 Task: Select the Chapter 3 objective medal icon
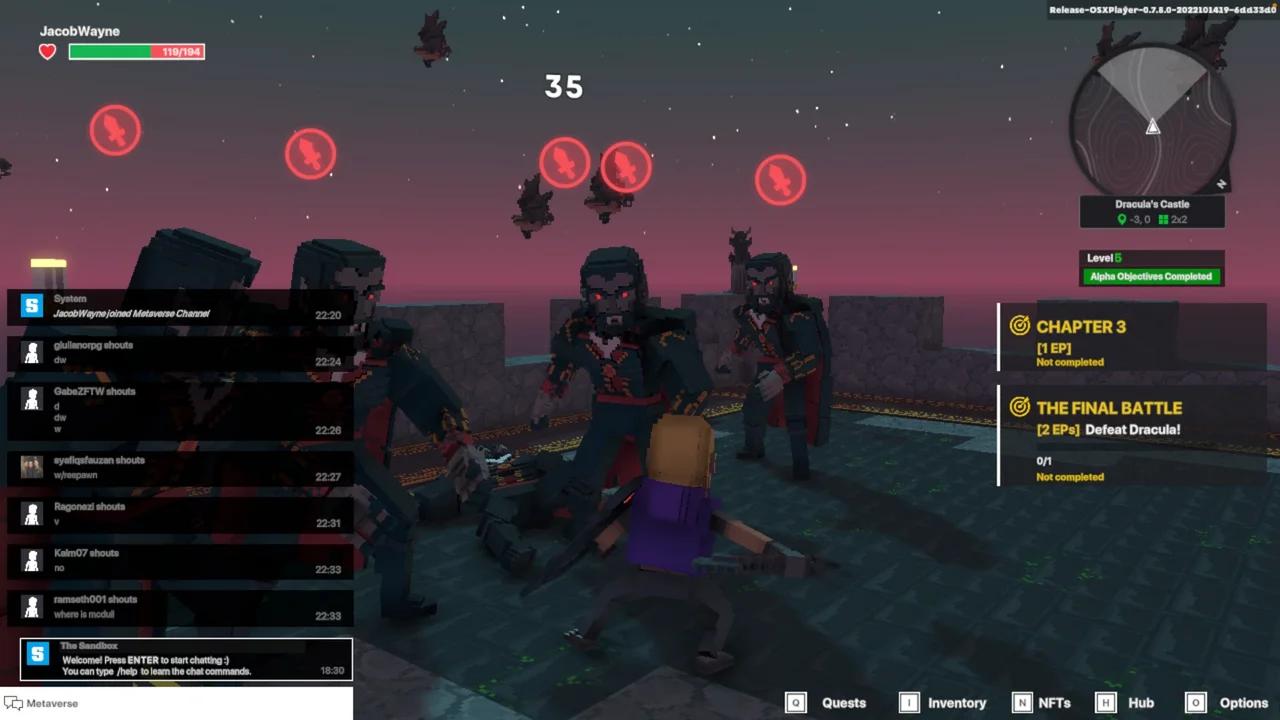tap(1019, 326)
